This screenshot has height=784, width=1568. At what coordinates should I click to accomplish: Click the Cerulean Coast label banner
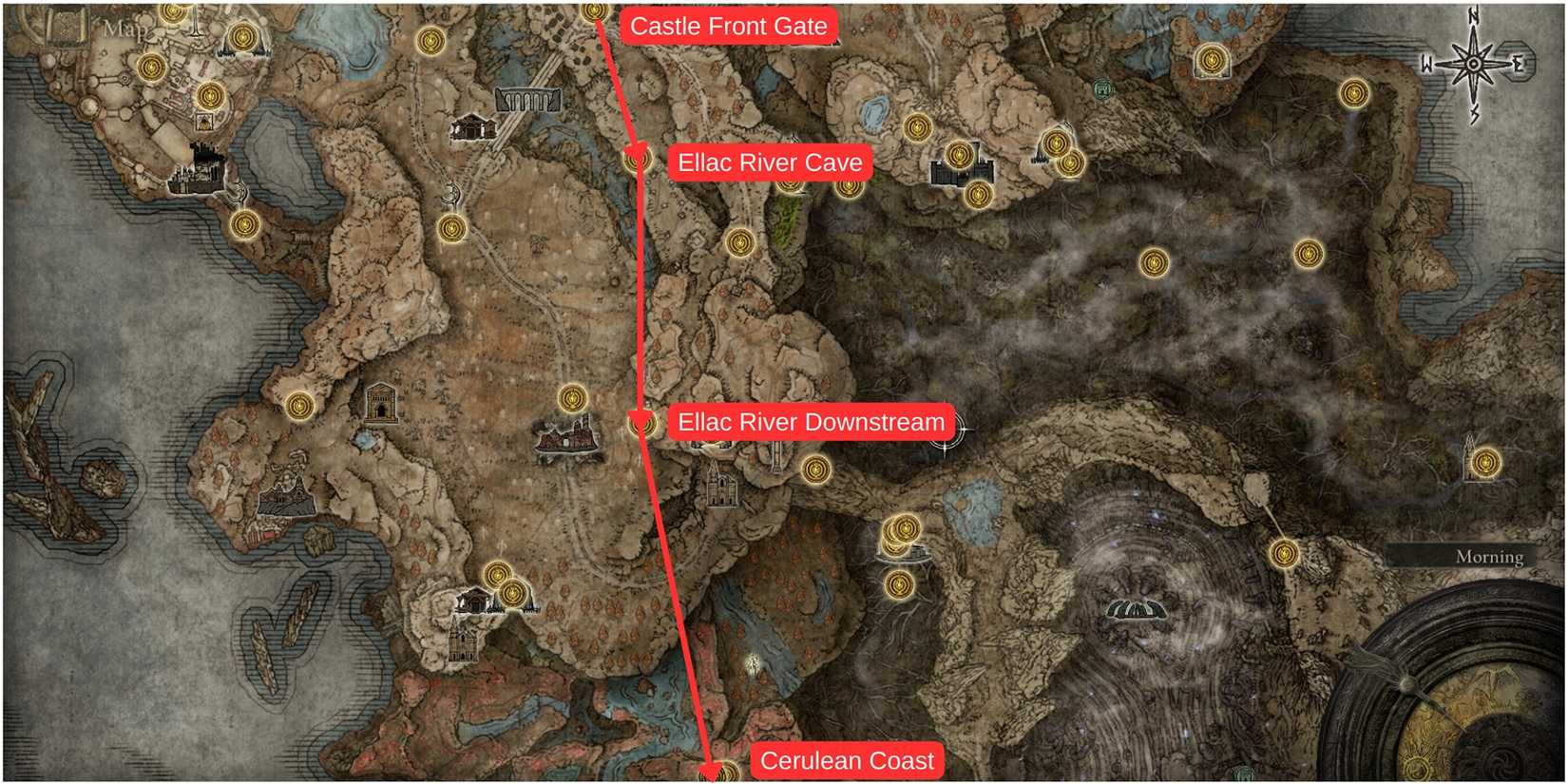pos(846,760)
